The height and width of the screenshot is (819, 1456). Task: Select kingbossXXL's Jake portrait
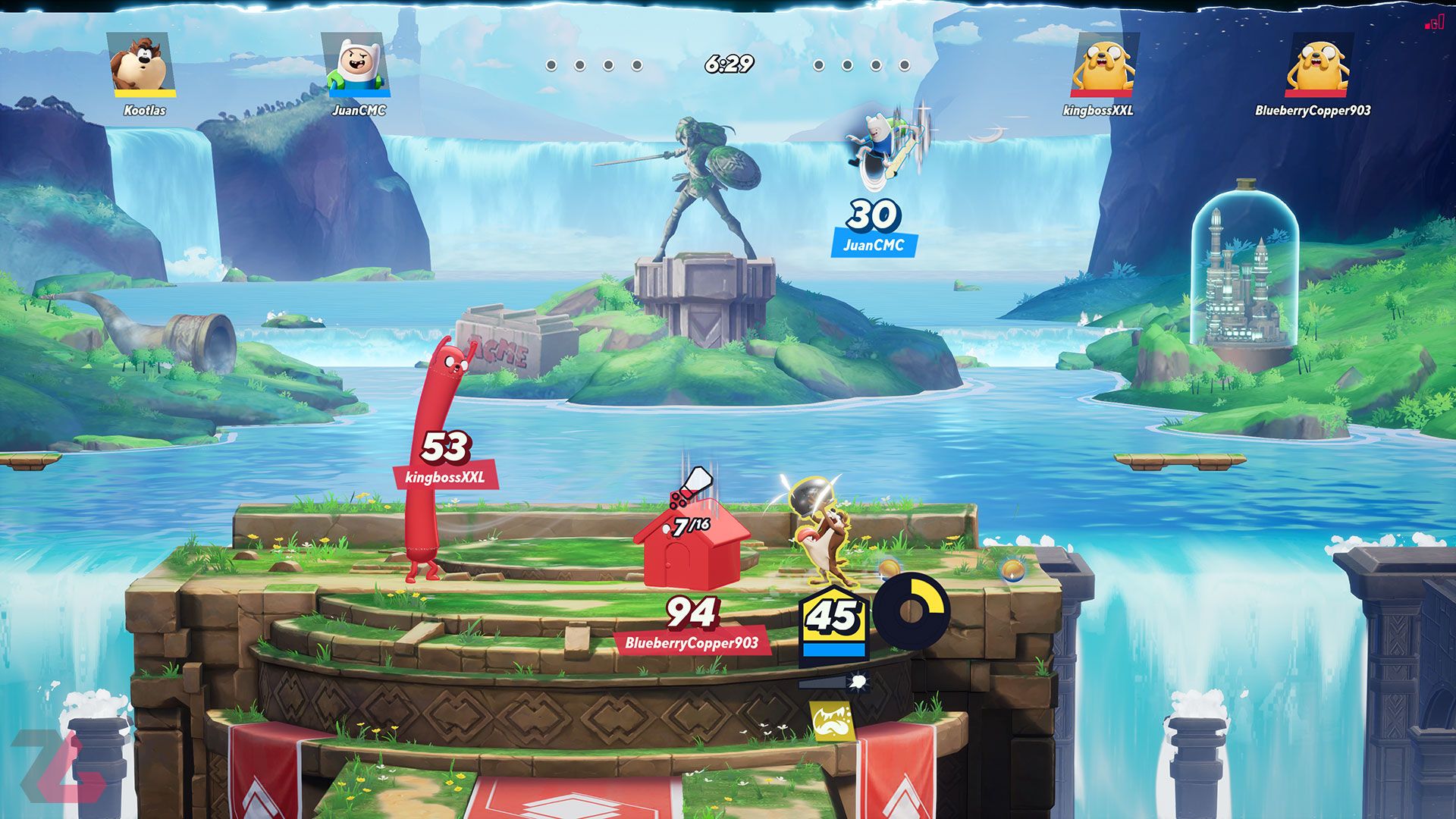coord(1103,65)
